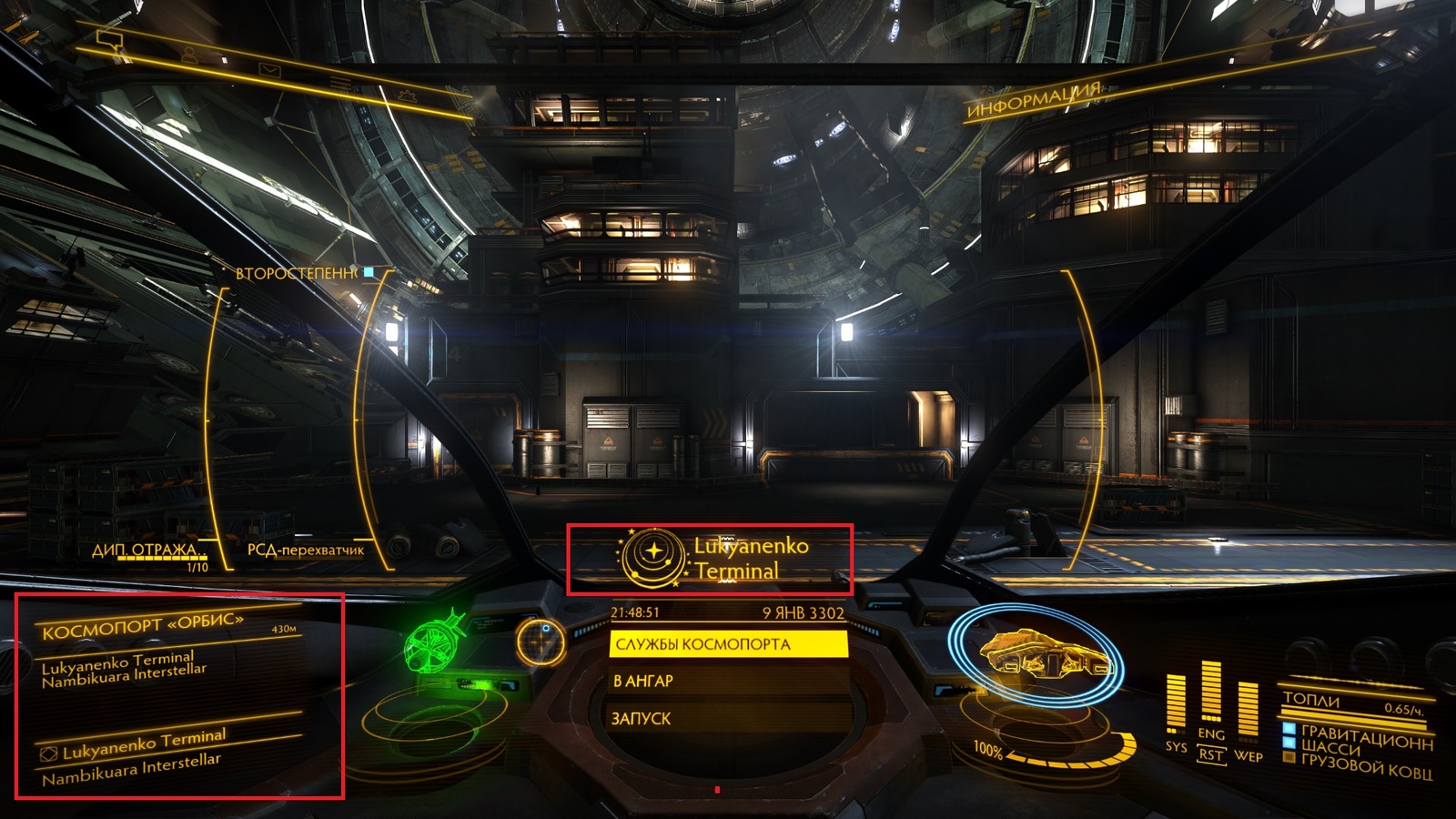Reset power distribution with RST

[x=1210, y=755]
